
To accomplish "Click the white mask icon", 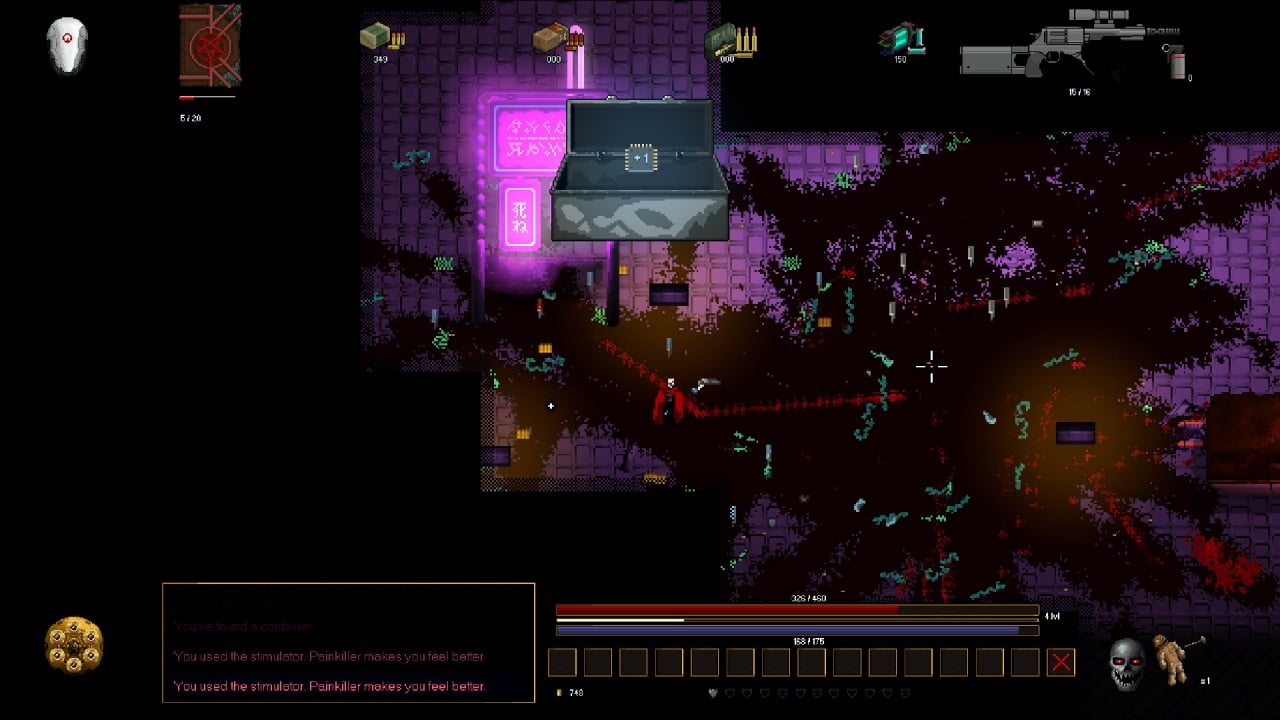I will (x=67, y=46).
